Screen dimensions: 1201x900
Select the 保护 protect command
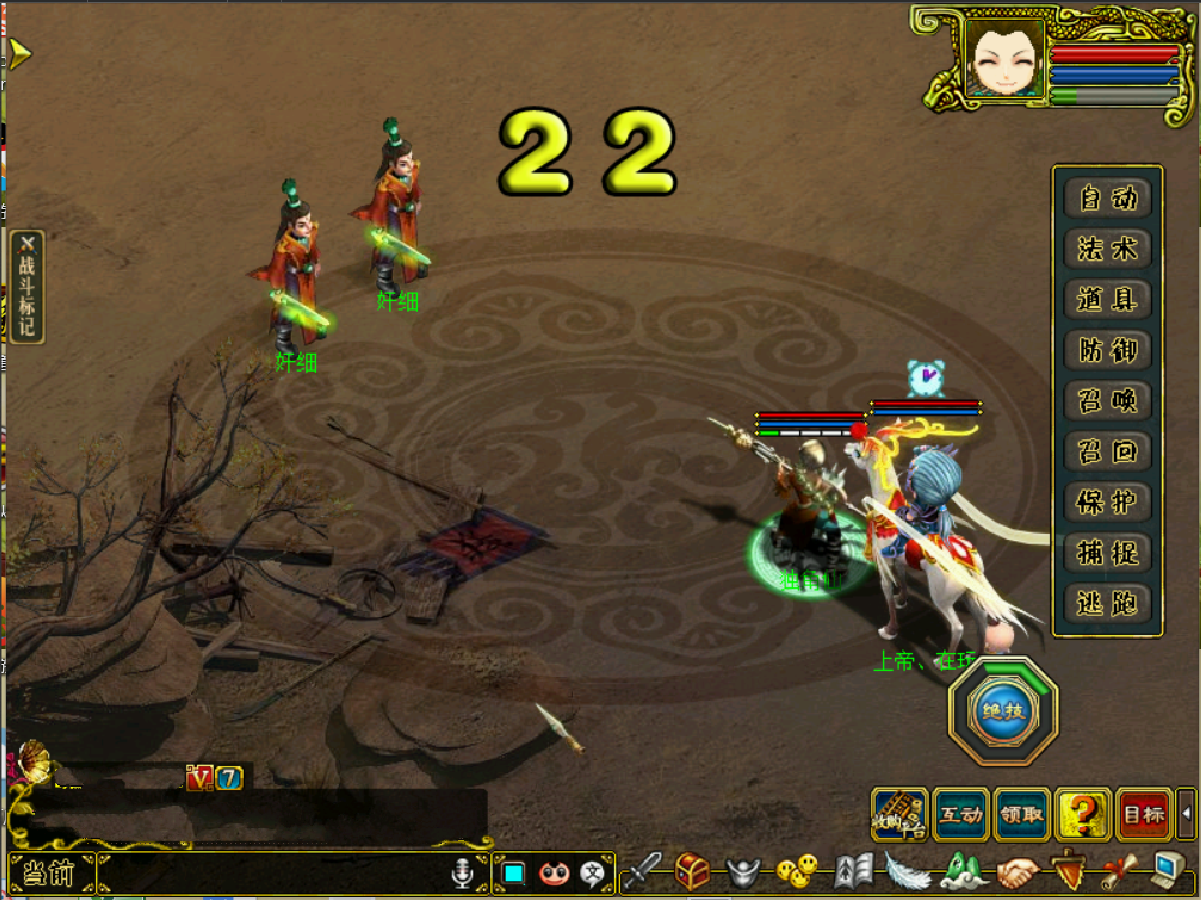point(1108,502)
